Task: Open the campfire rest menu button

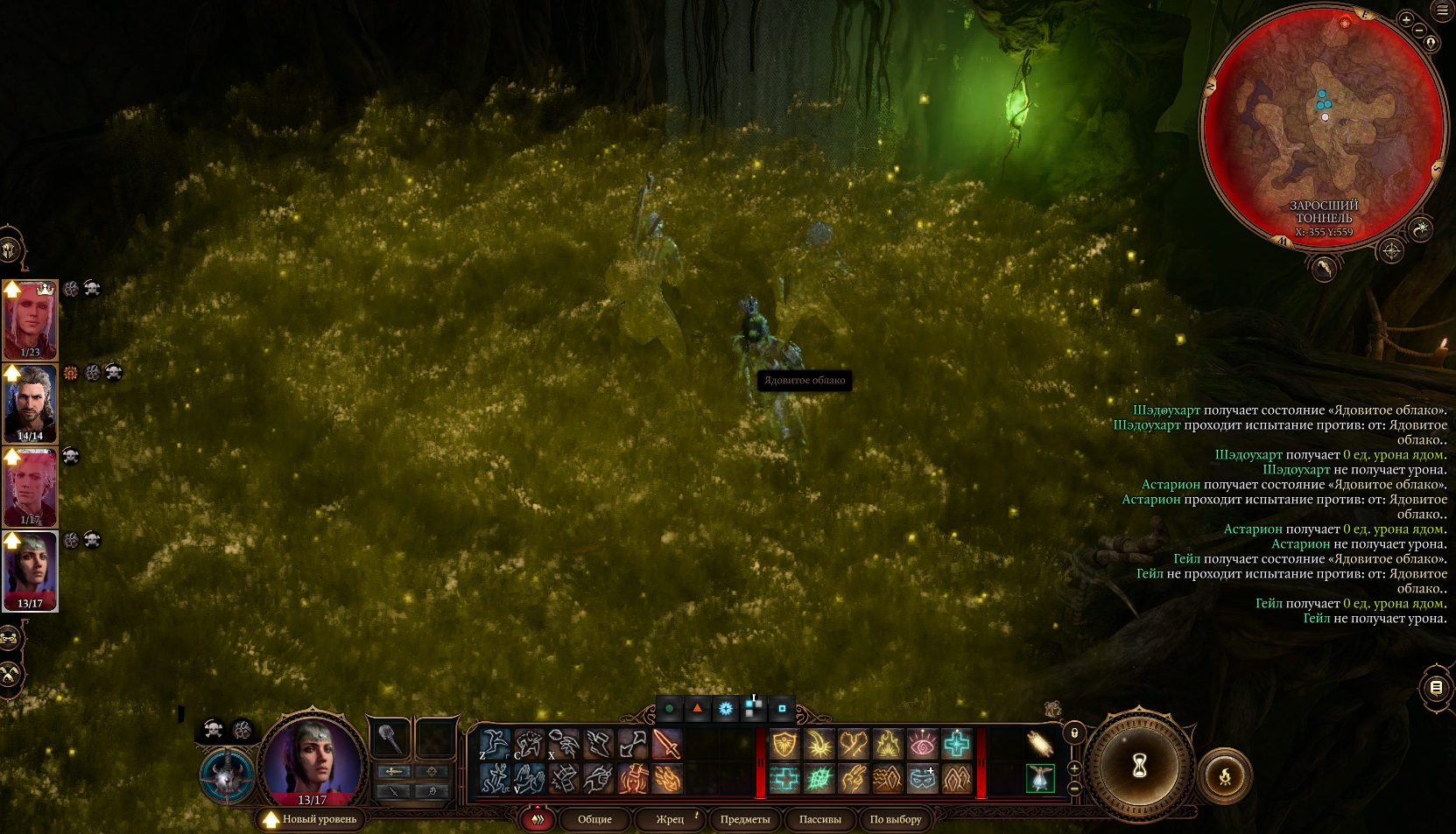Action: (1225, 775)
